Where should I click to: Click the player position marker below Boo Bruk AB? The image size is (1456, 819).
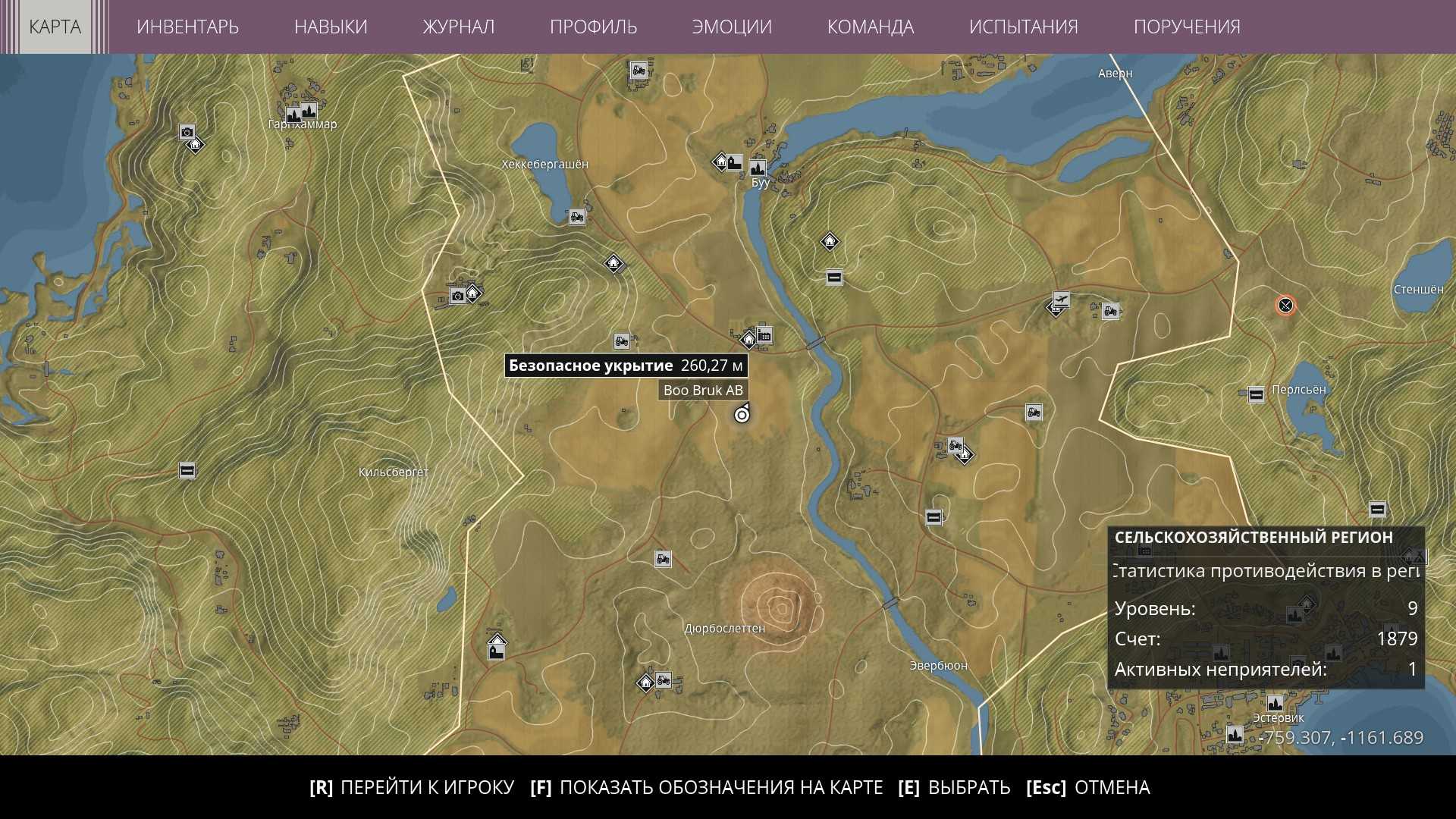point(742,415)
